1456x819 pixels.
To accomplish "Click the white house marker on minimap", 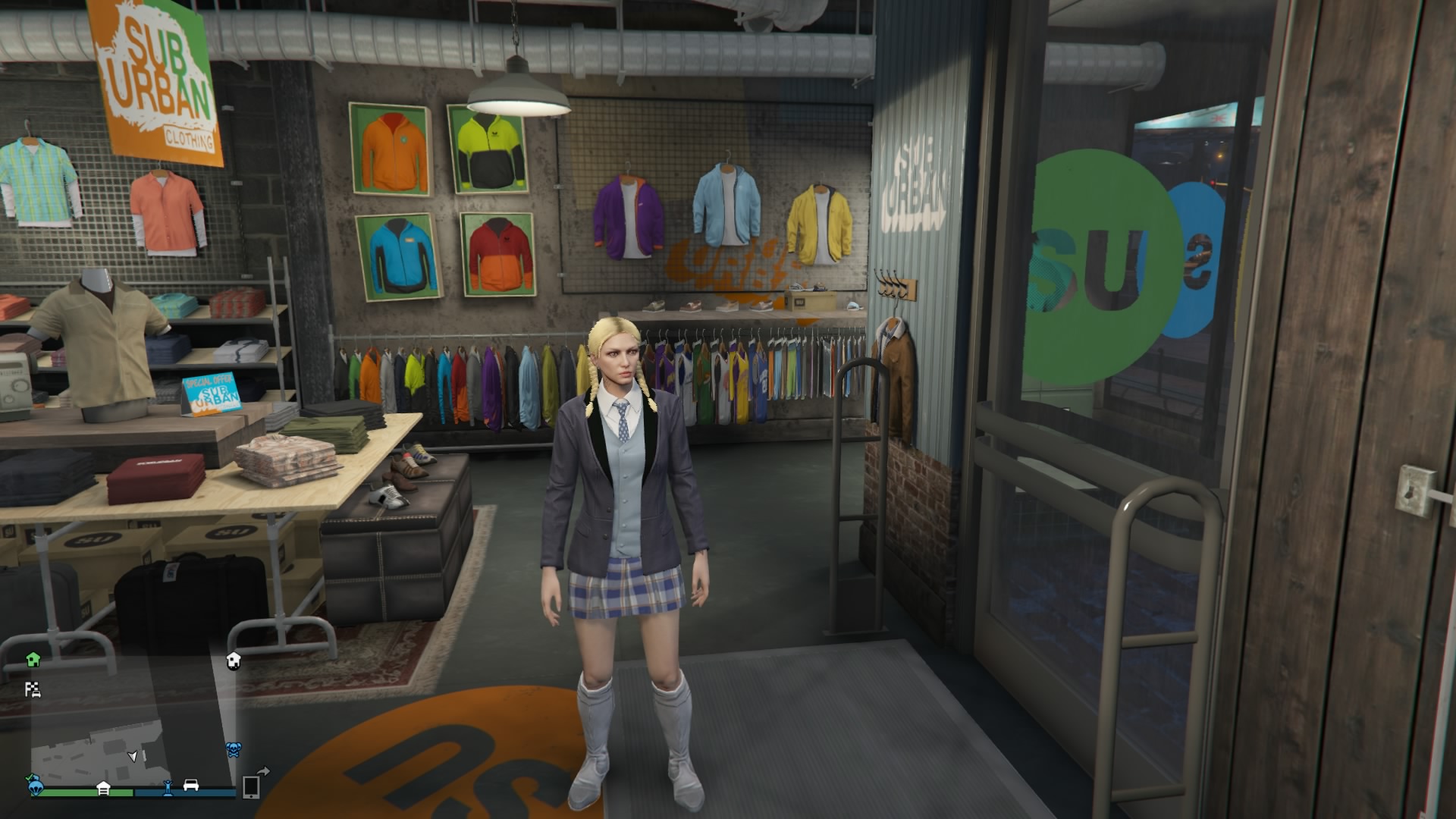I will (234, 661).
